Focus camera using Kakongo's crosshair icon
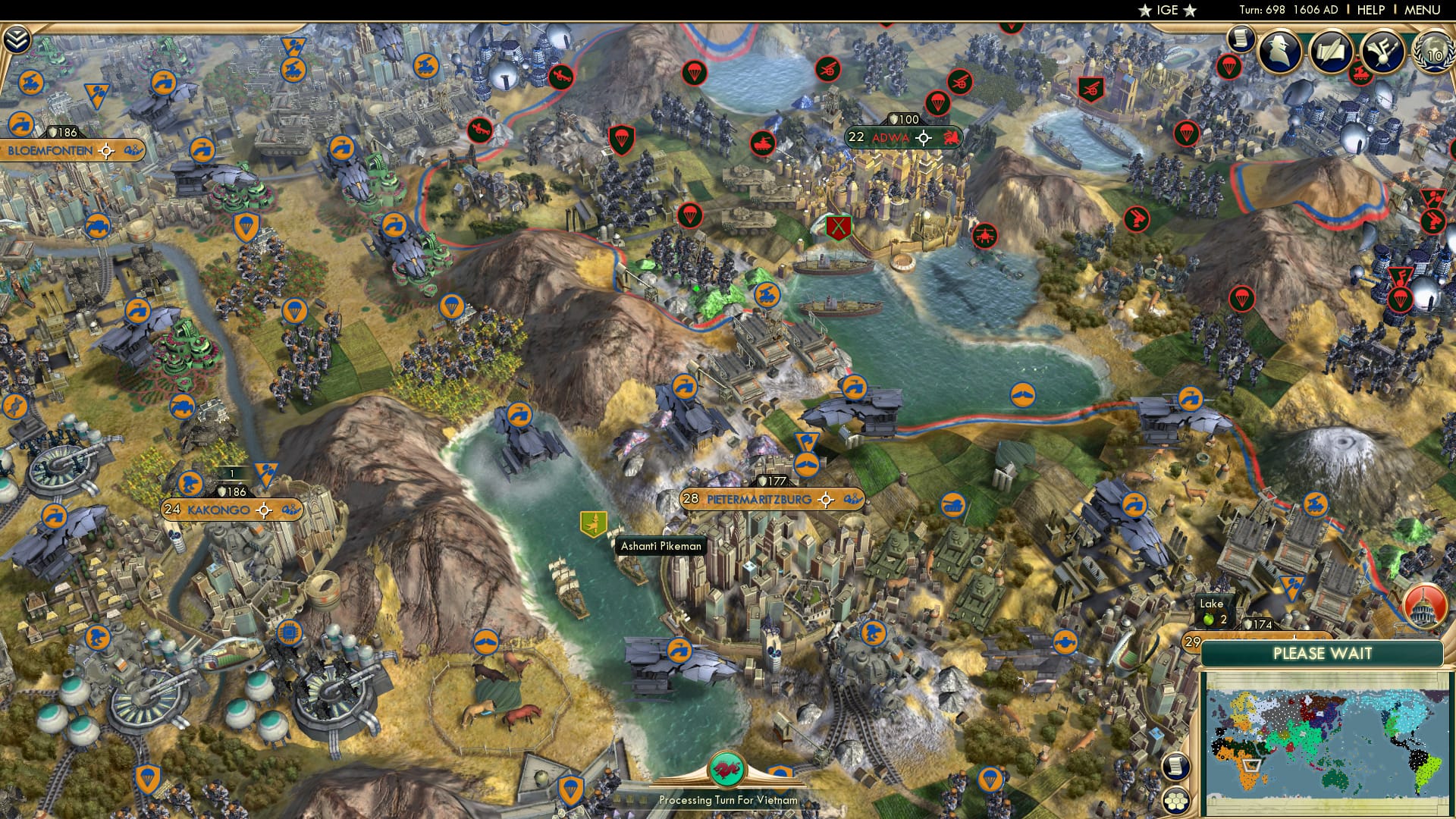Viewport: 1456px width, 819px height. point(263,512)
